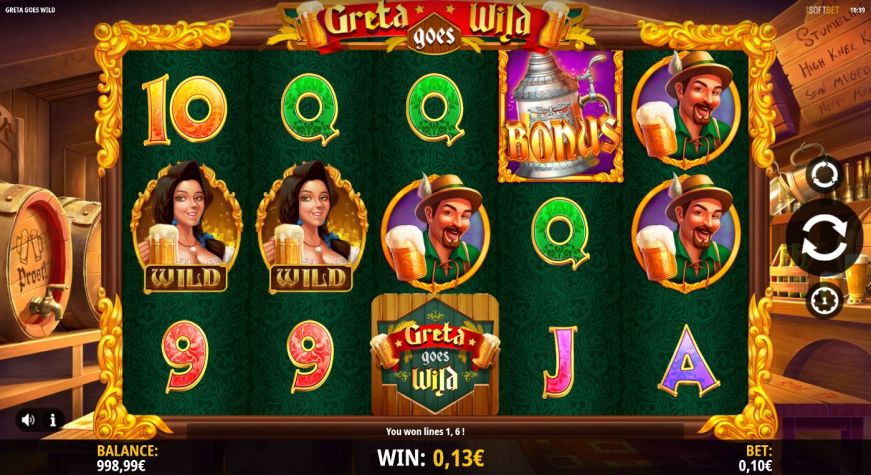Spin the reels with the large spin button
The height and width of the screenshot is (475, 871).
825,237
